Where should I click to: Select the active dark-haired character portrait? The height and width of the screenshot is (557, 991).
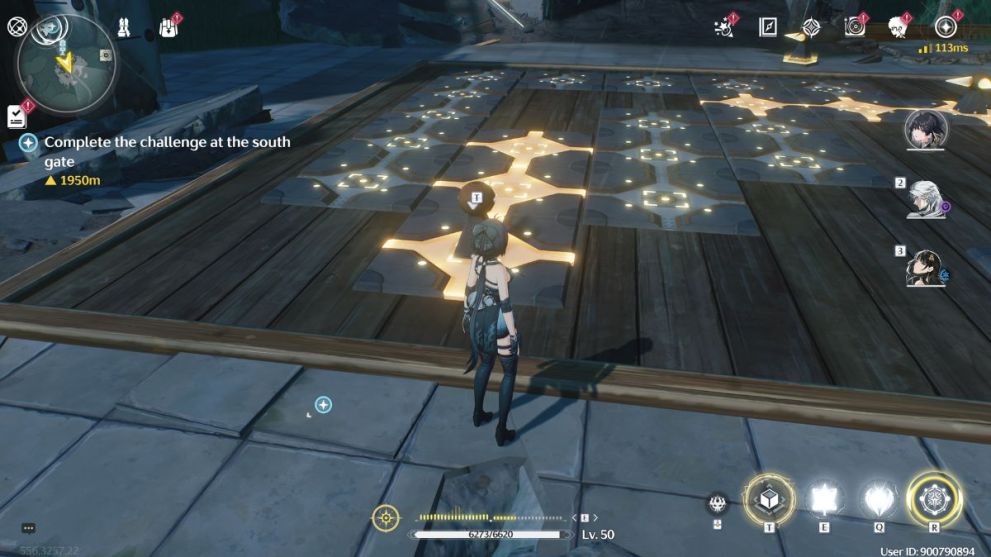click(x=926, y=130)
